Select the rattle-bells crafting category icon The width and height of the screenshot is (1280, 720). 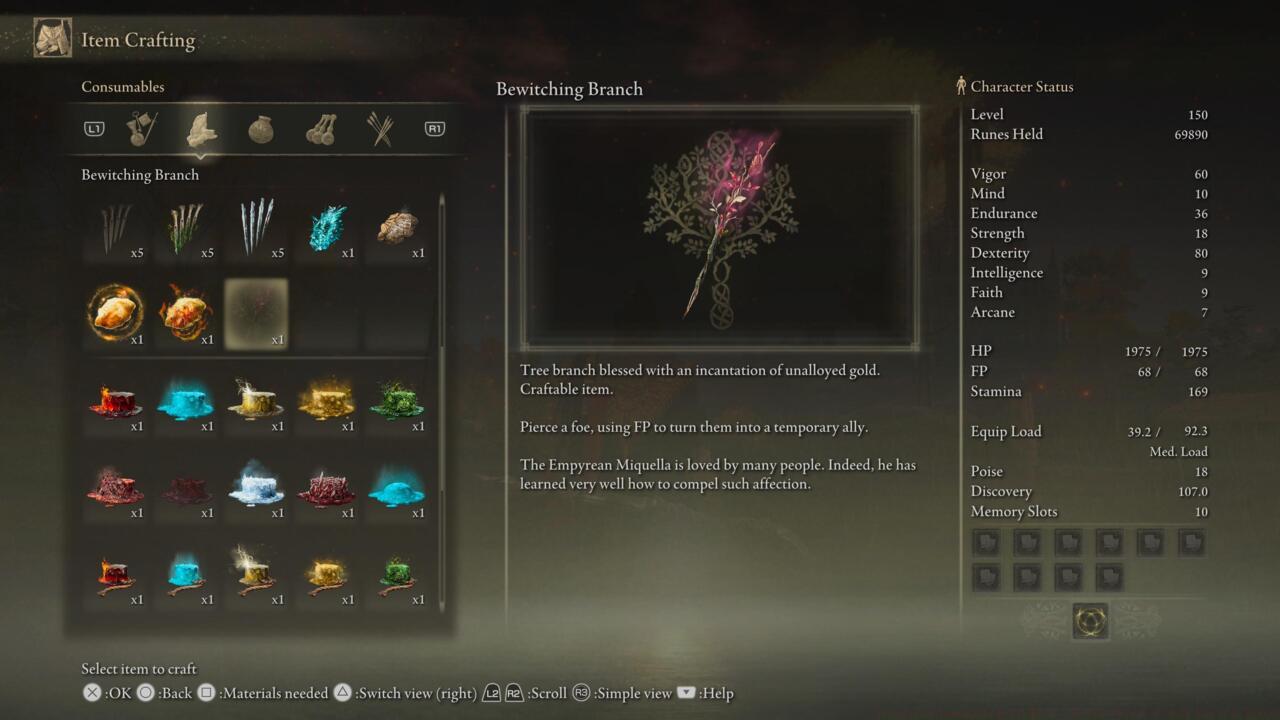tap(319, 128)
